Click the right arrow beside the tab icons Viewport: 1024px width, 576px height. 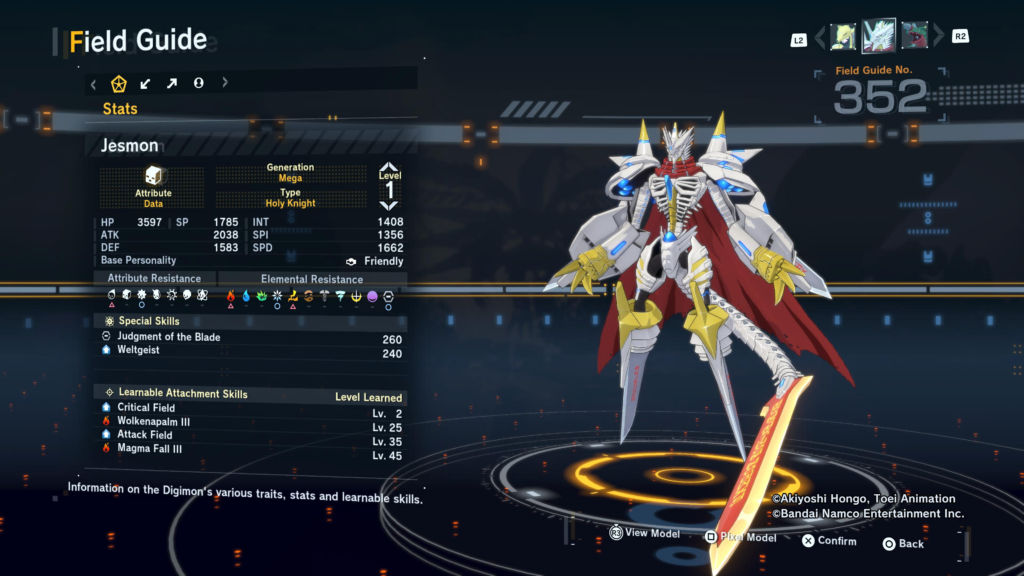[x=225, y=83]
